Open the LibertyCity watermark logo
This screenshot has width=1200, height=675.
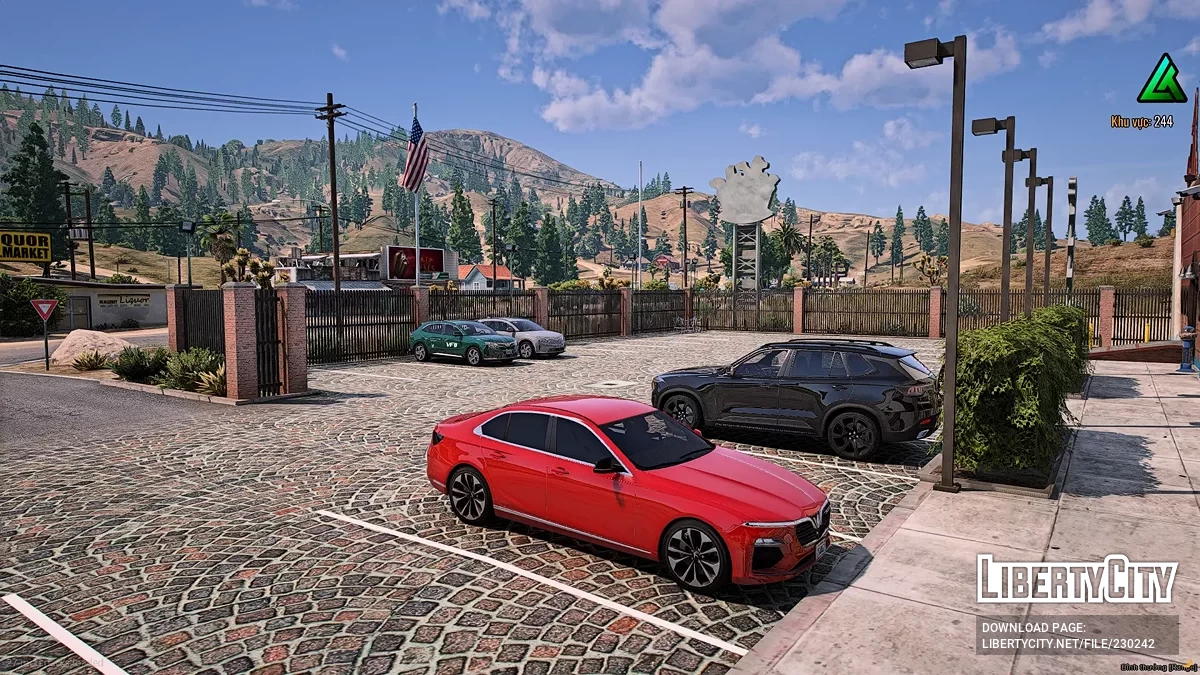pos(1077,579)
